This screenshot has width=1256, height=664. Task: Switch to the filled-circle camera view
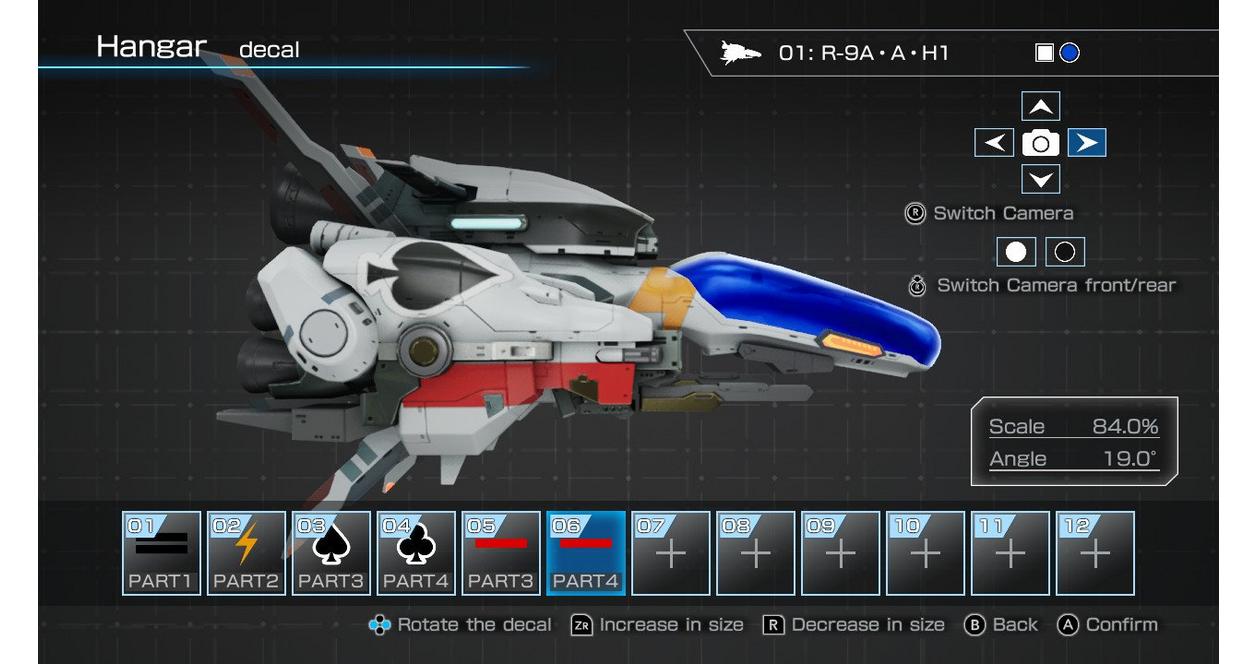coord(1016,252)
